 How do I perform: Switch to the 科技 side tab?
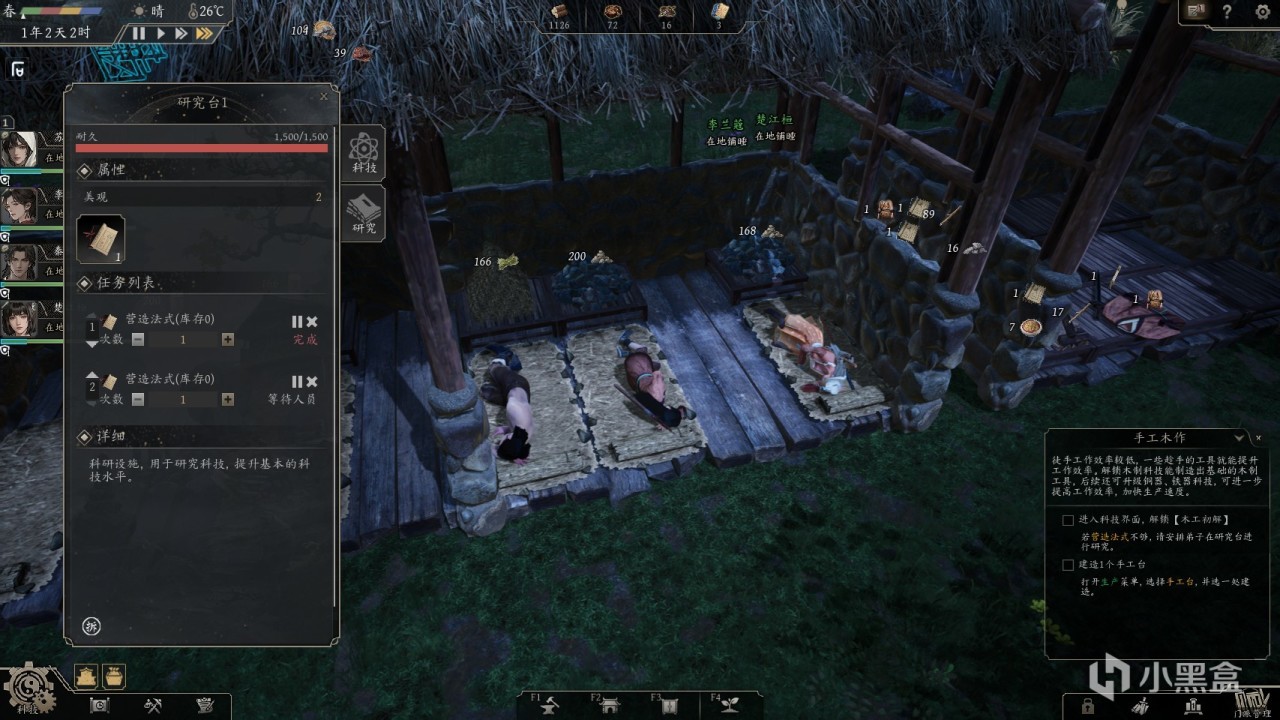363,153
